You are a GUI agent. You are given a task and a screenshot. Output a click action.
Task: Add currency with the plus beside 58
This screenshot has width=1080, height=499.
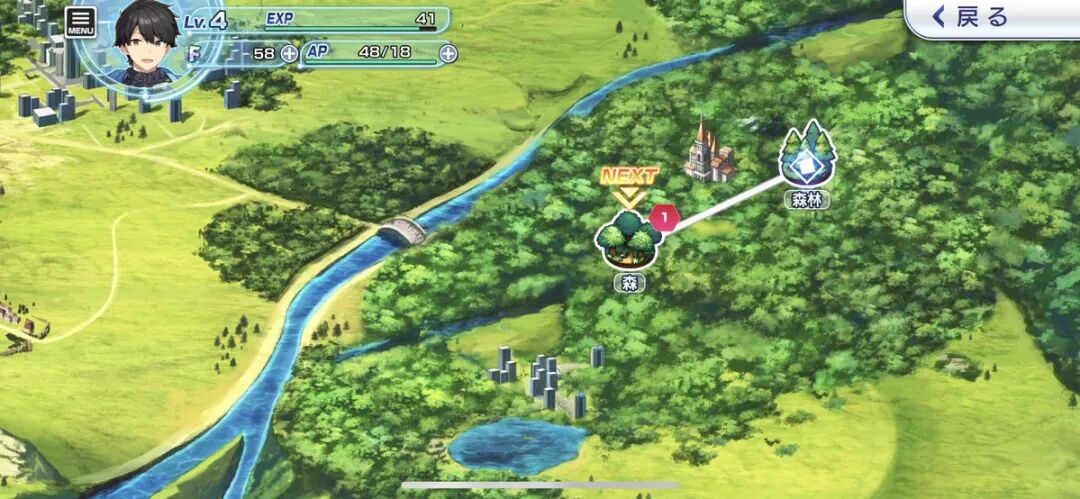point(289,53)
